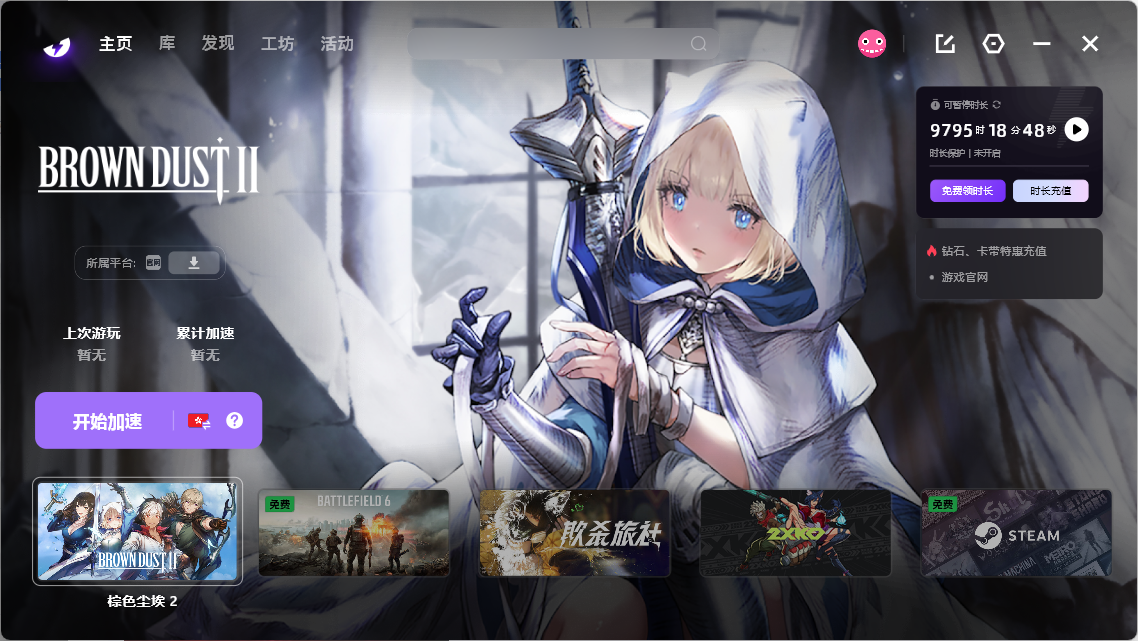
Task: Select the Battlefield 6 game thumbnail
Action: click(354, 533)
